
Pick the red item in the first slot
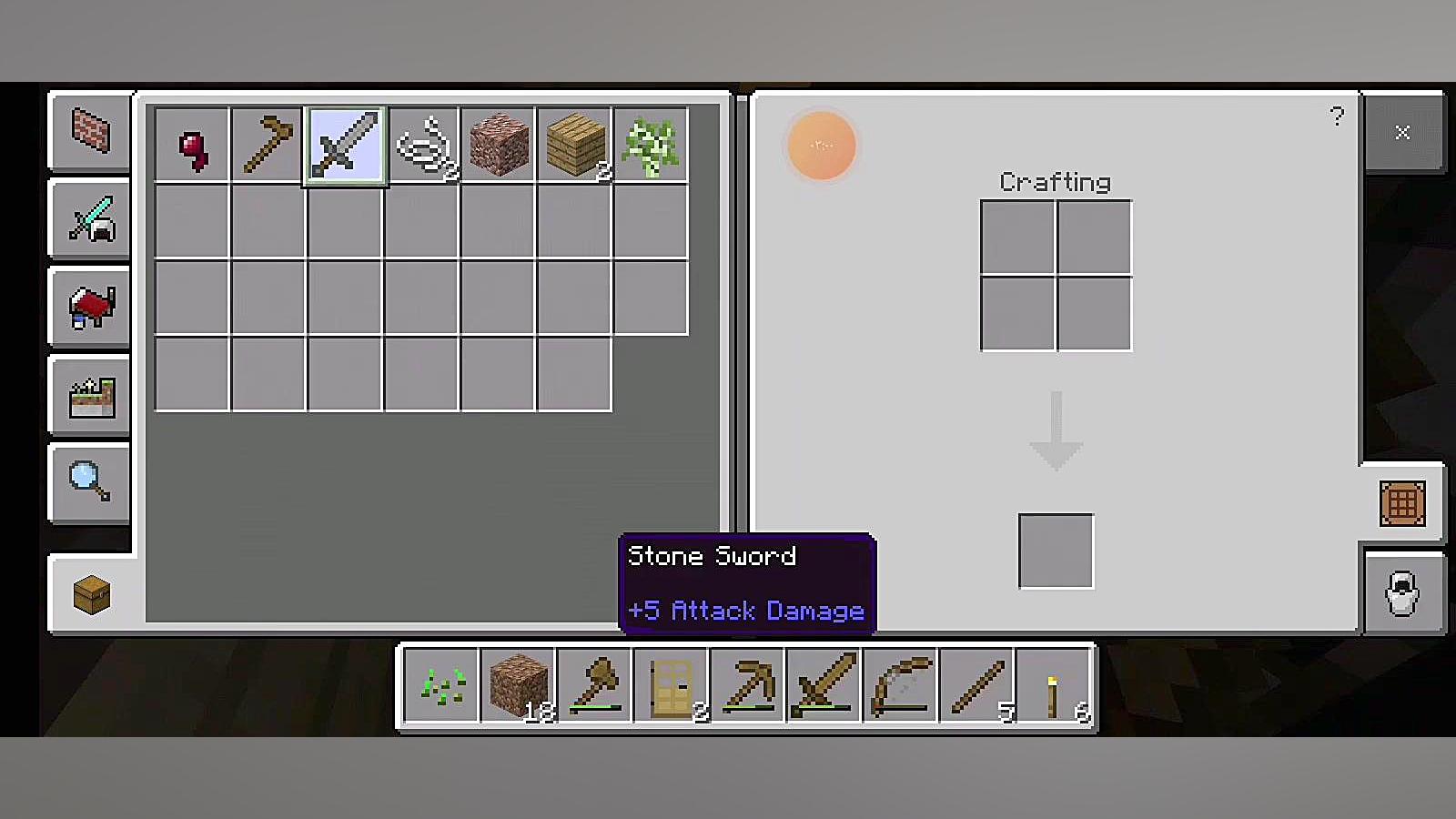point(192,145)
